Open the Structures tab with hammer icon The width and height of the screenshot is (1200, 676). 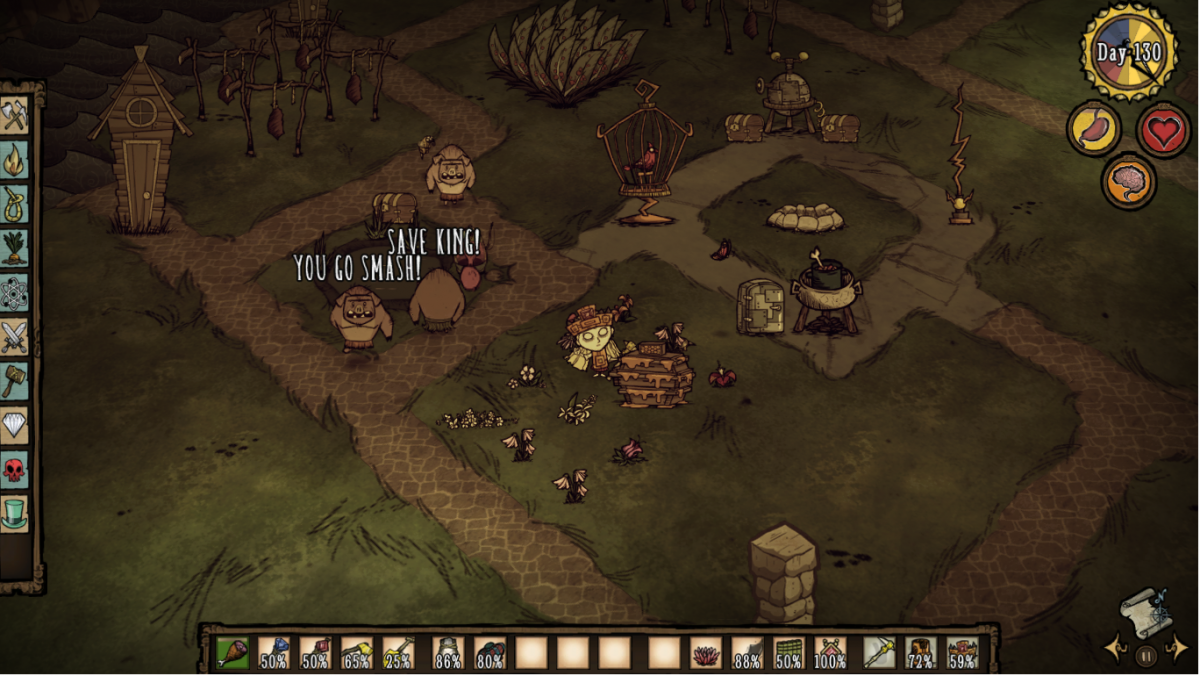coord(14,381)
